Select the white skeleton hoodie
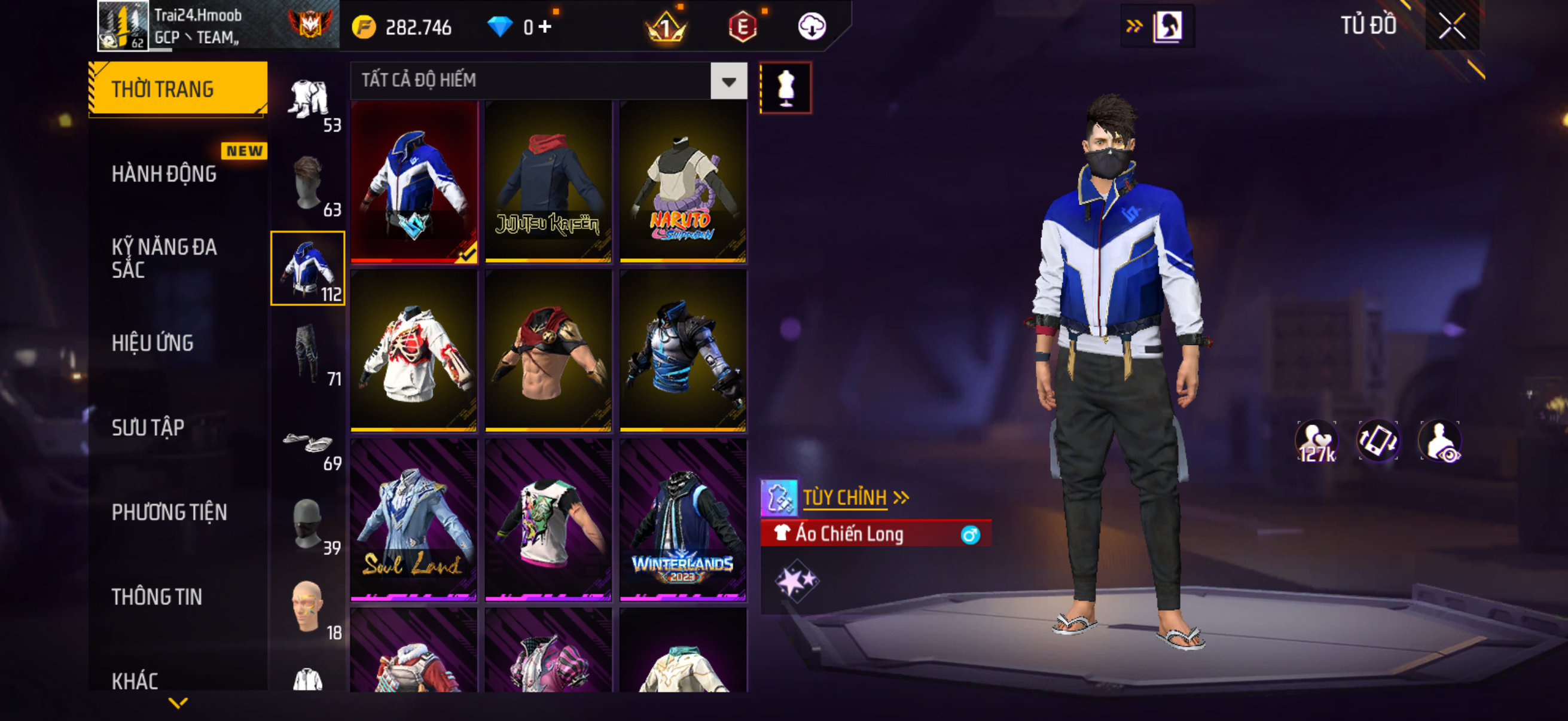This screenshot has height=721, width=1568. [x=414, y=351]
